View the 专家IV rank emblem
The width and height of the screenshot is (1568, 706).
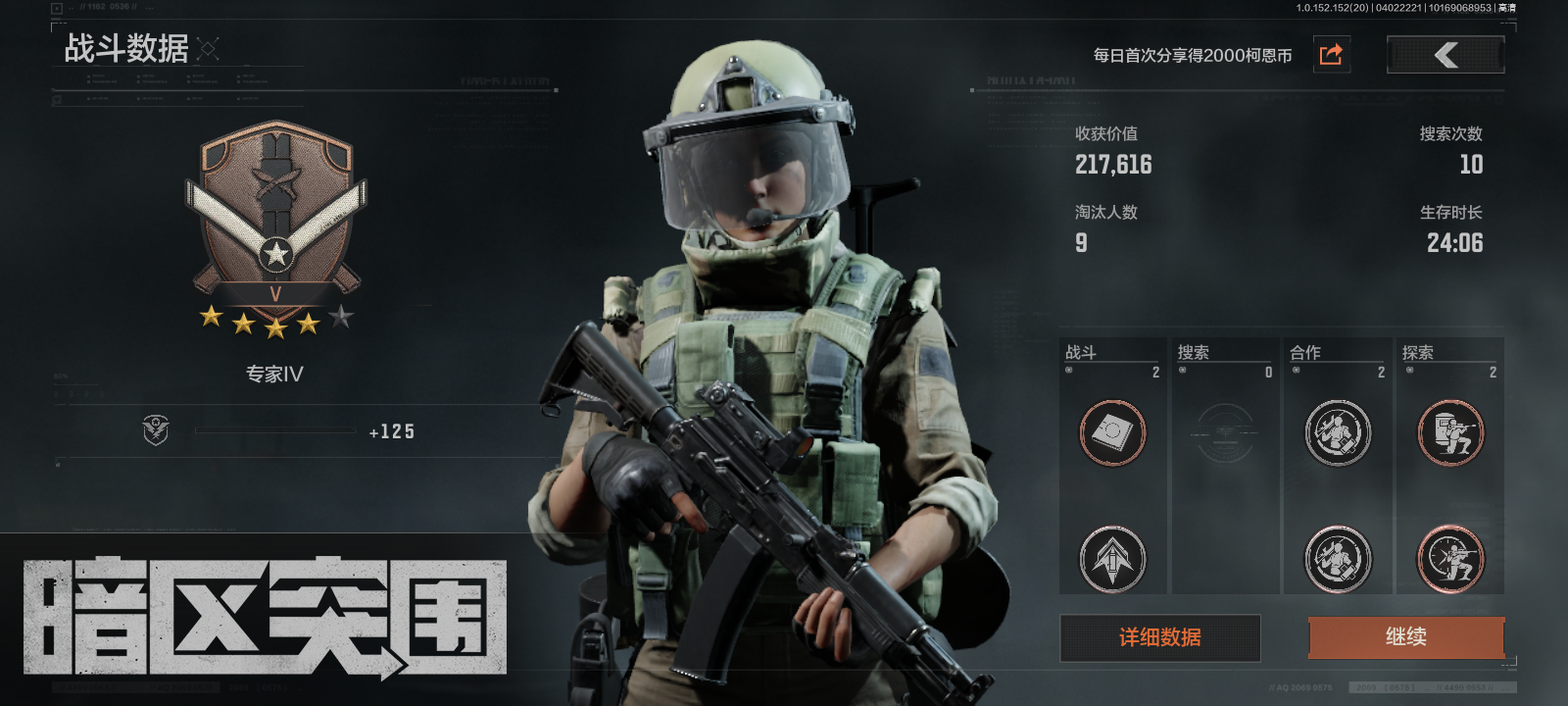(x=275, y=221)
